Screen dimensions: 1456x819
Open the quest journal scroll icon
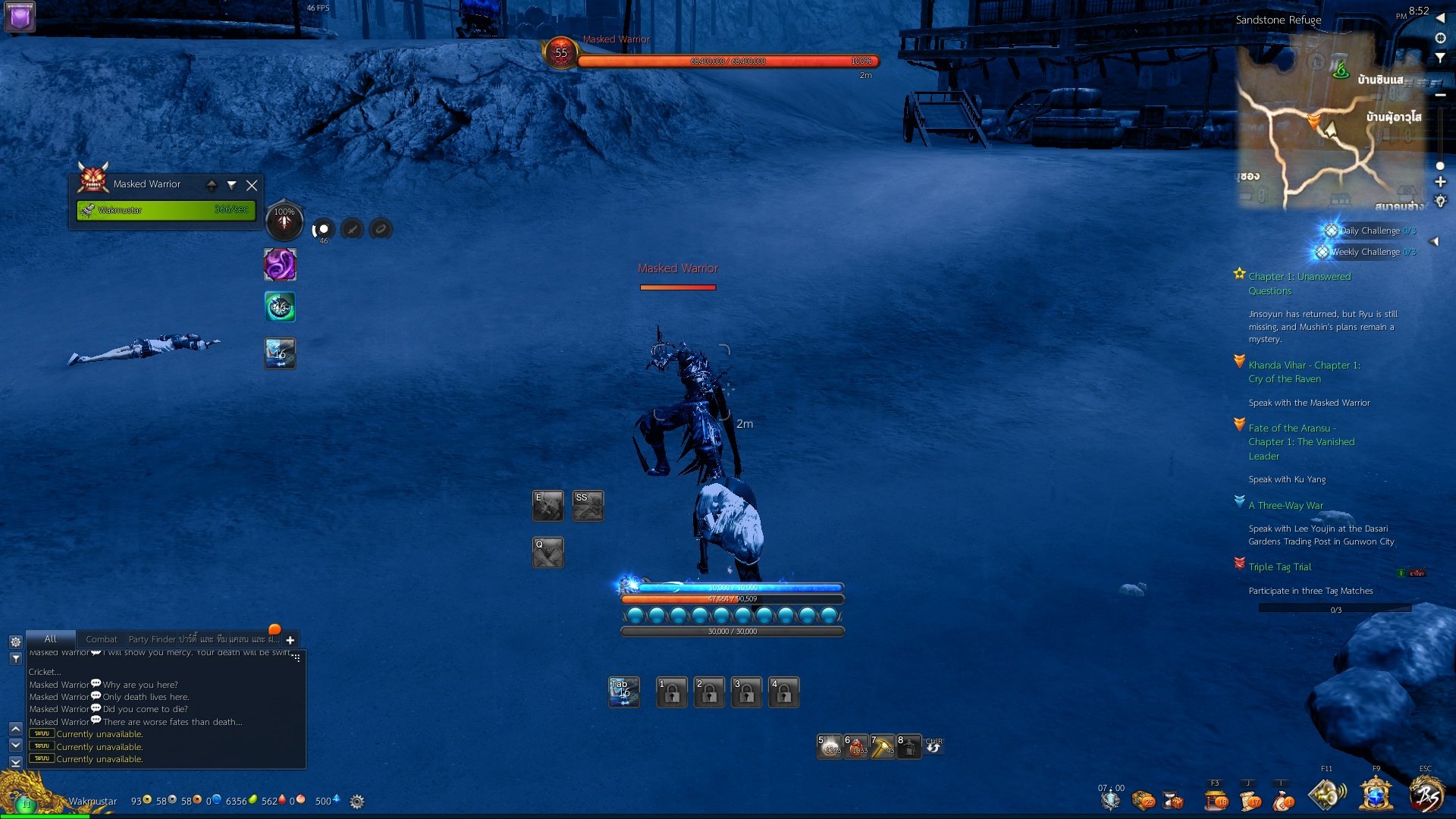click(1250, 800)
